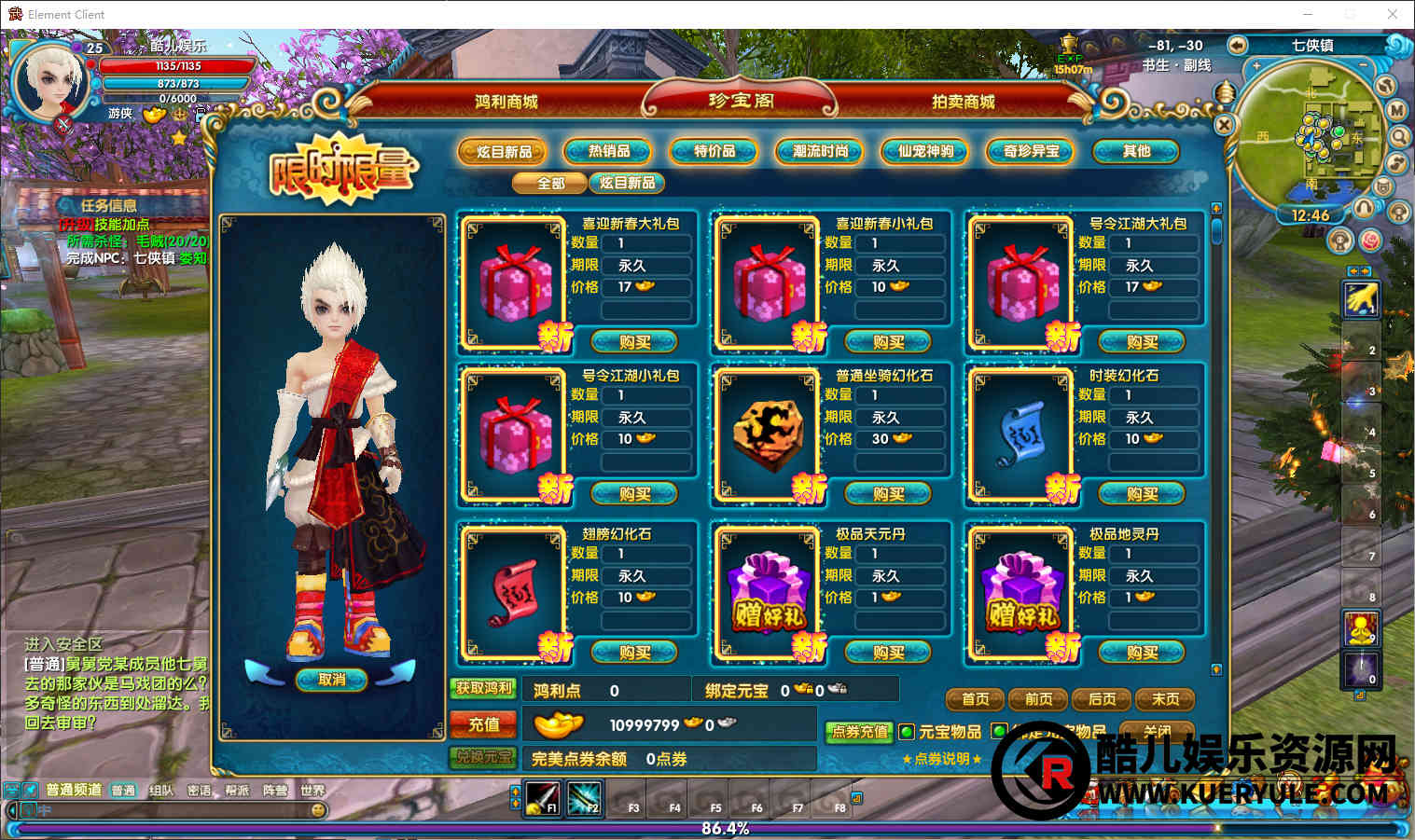
Task: Close the Element Client window
Action: point(1392,14)
